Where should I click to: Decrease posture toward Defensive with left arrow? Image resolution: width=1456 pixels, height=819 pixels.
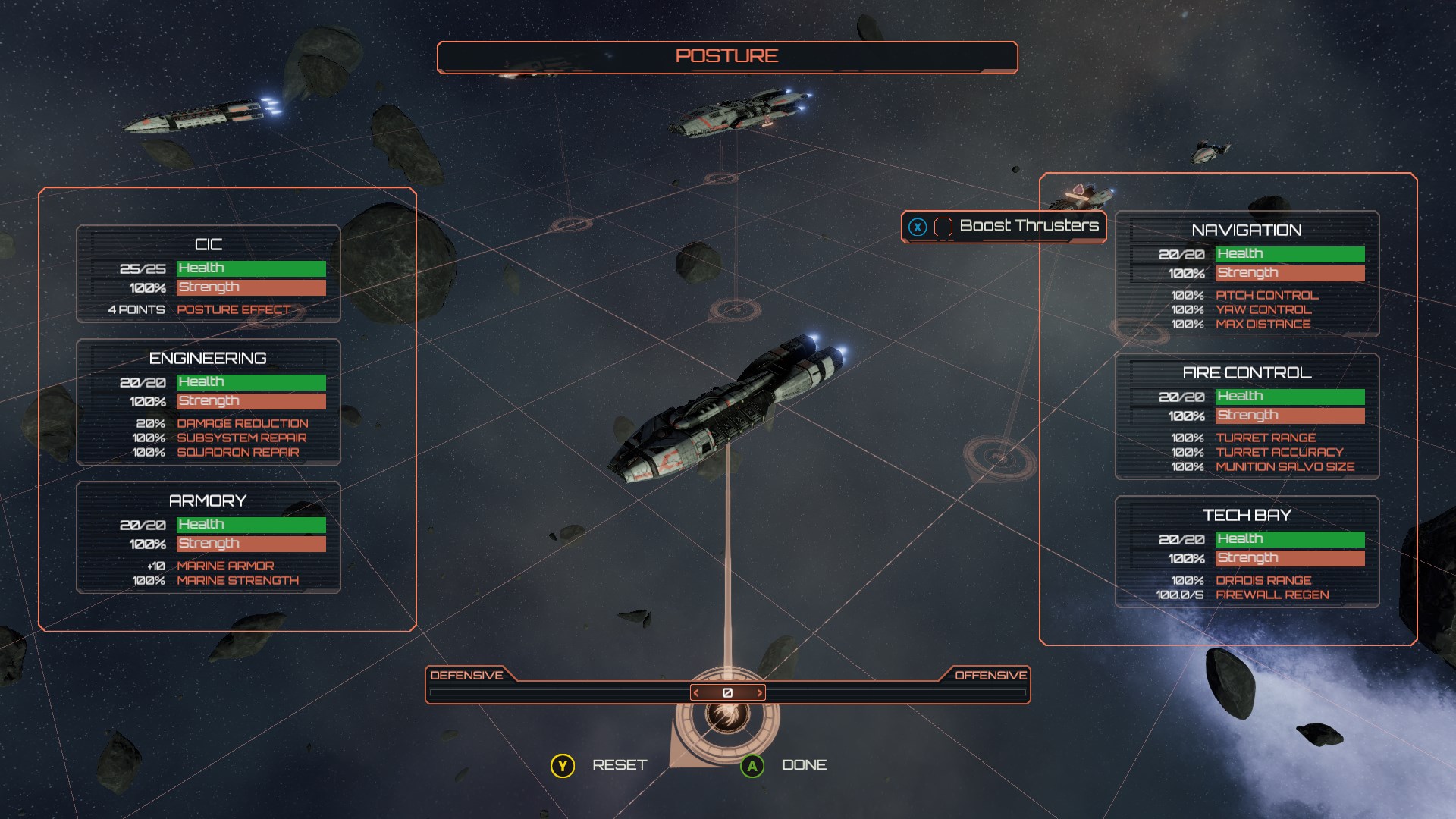696,692
